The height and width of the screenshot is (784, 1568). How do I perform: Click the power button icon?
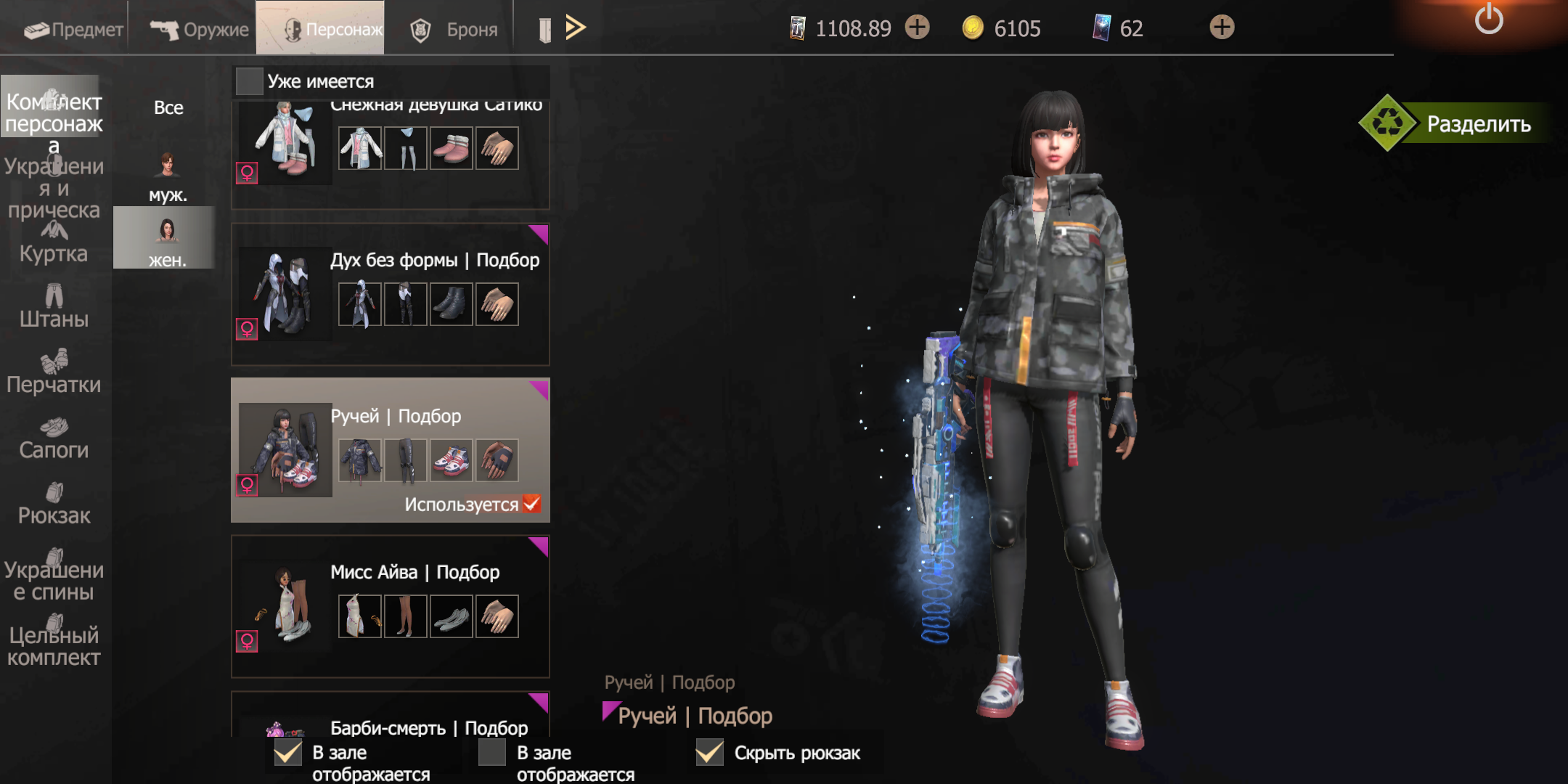1488,19
